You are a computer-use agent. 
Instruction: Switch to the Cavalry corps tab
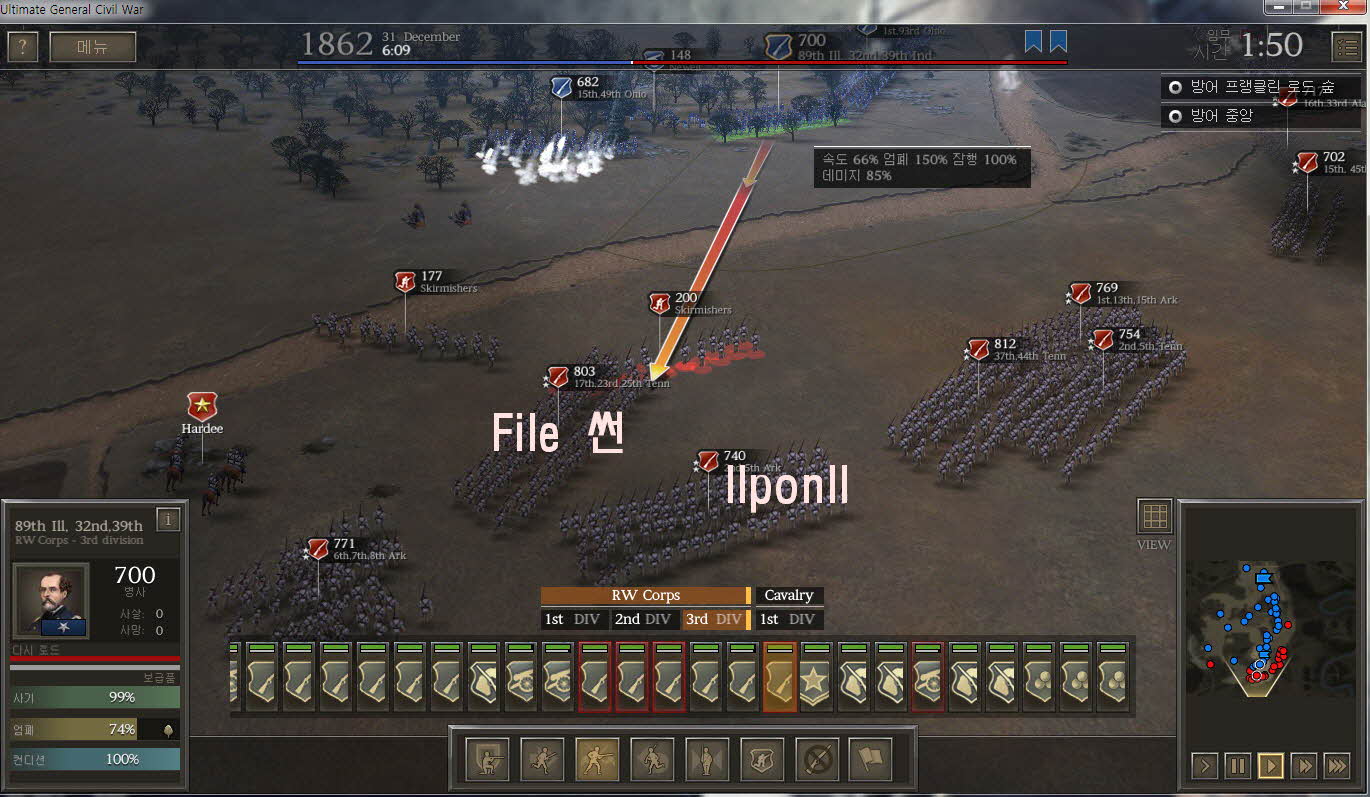pyautogui.click(x=788, y=595)
